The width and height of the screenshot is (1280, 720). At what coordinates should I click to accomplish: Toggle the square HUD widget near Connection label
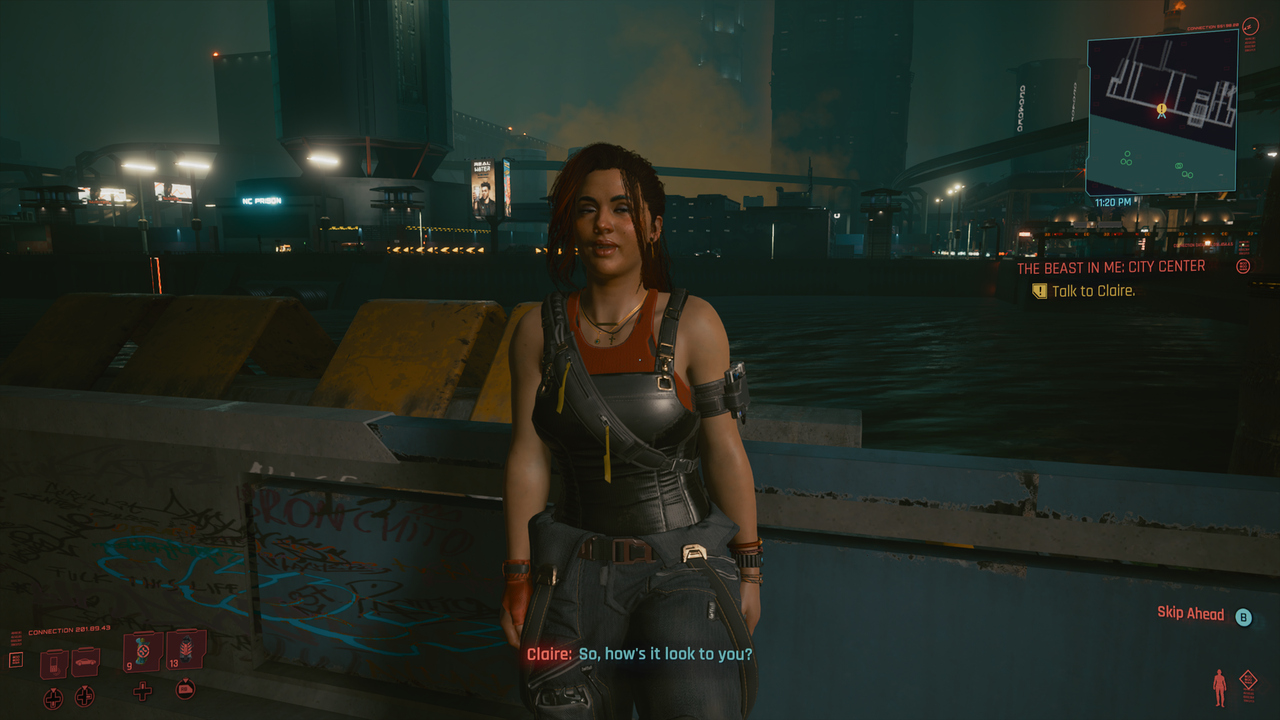click(16, 659)
